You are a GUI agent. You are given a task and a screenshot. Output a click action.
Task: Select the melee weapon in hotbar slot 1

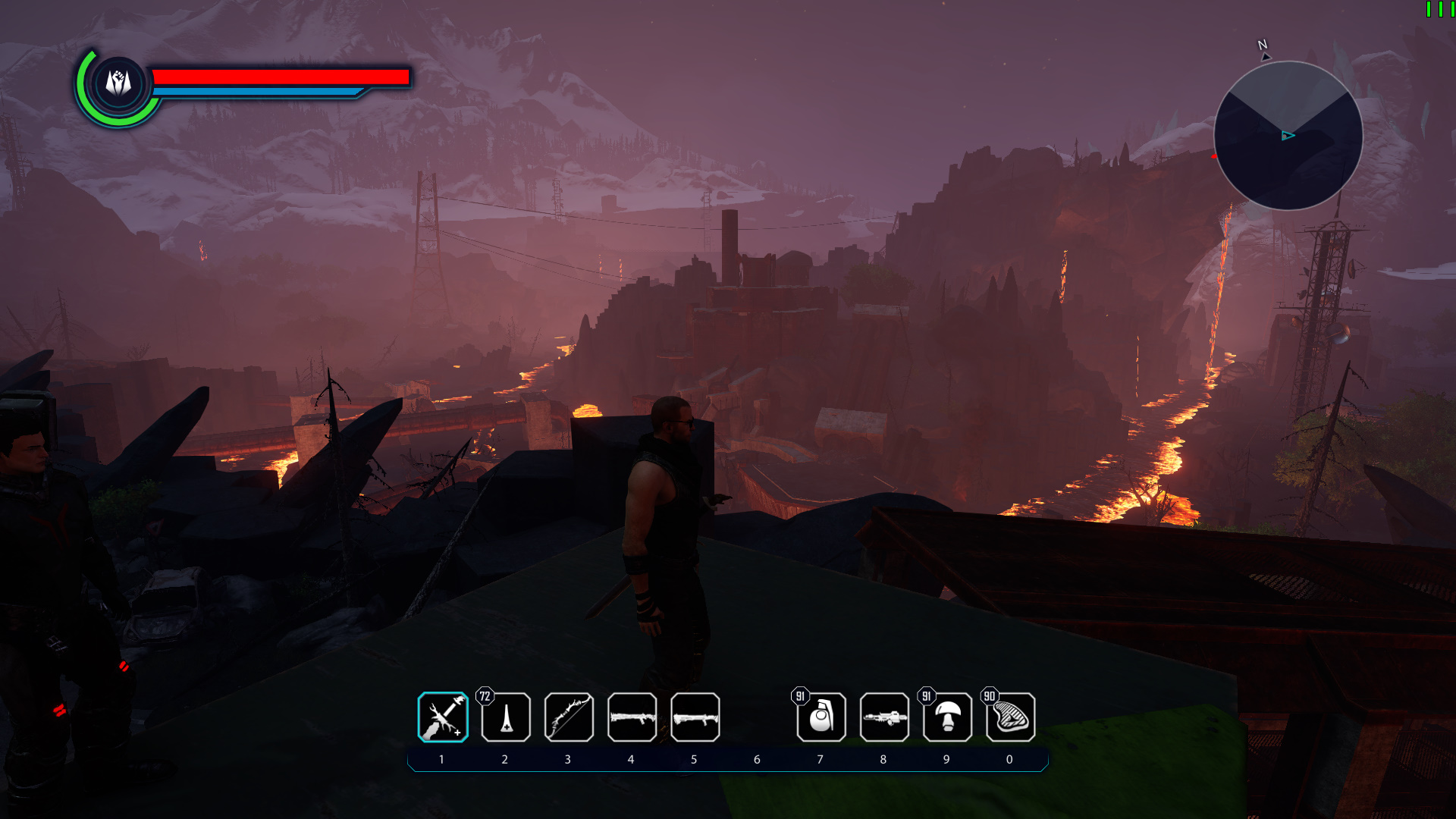coord(443,716)
